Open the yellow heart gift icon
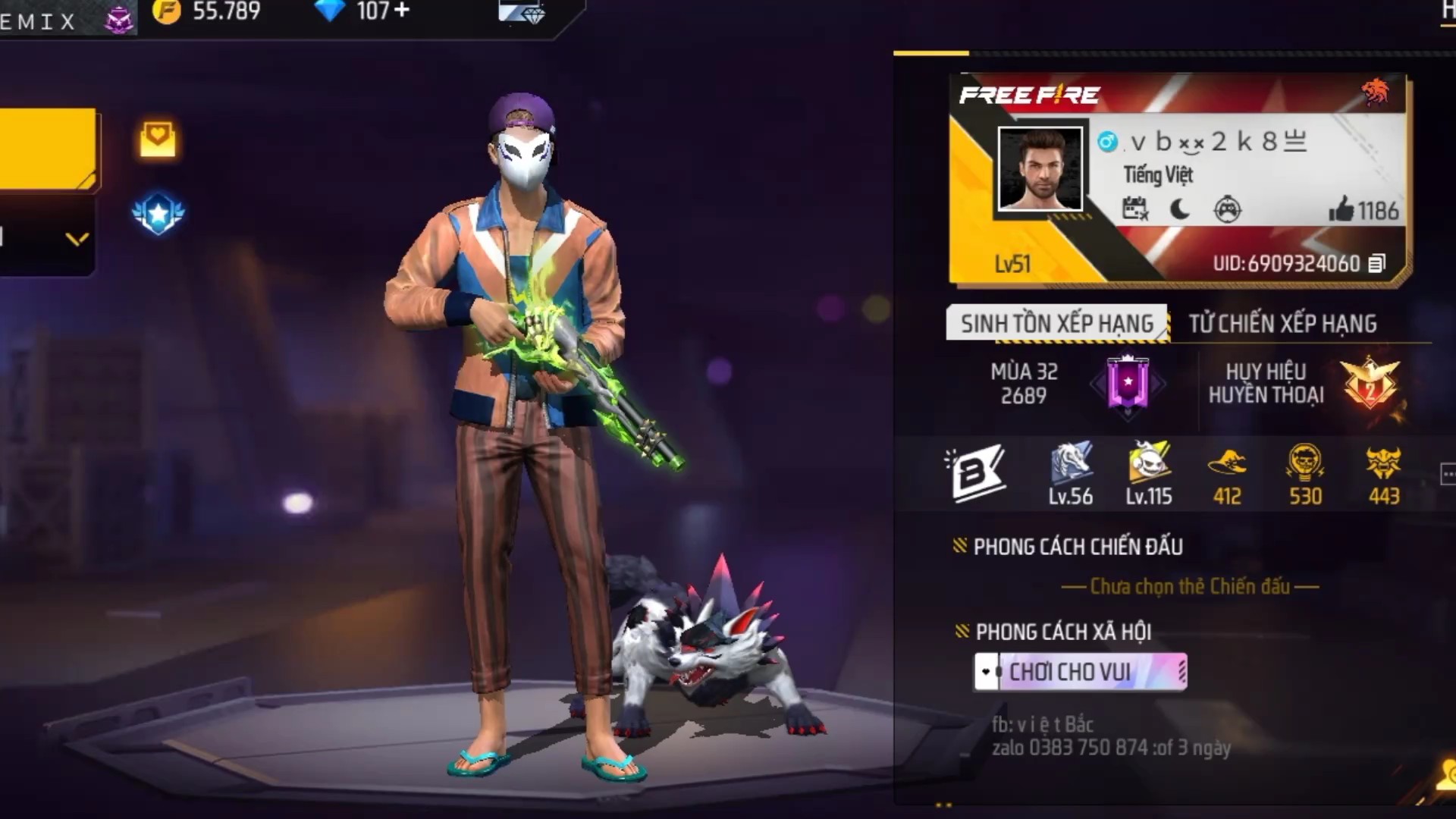The width and height of the screenshot is (1456, 819). coord(157,139)
